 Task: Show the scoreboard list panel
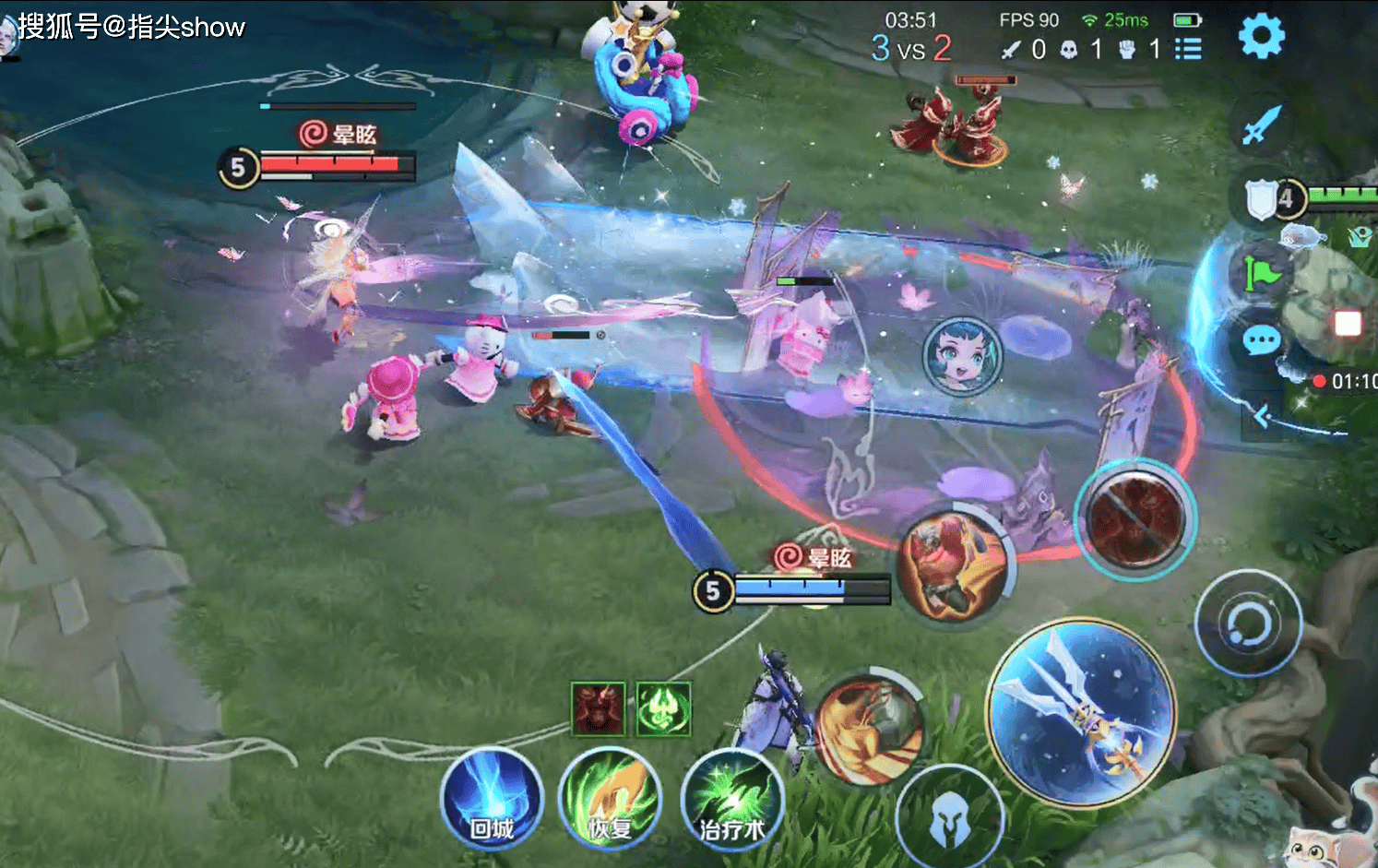pos(1188,49)
